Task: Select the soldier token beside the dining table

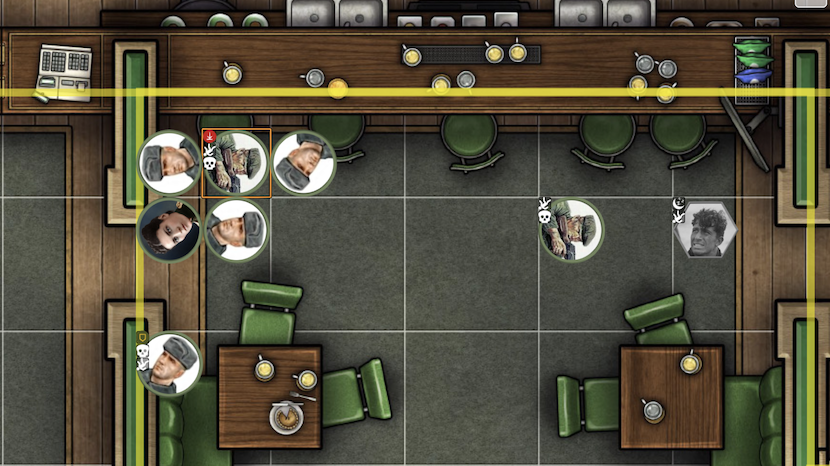Action: click(x=171, y=364)
